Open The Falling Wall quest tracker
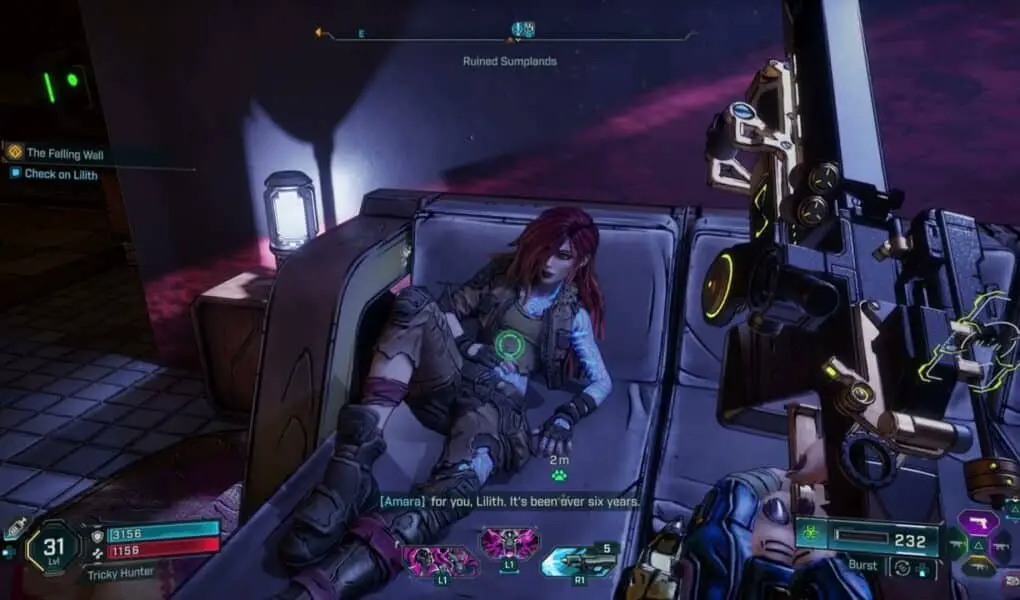Viewport: 1020px width, 600px height. (x=65, y=154)
